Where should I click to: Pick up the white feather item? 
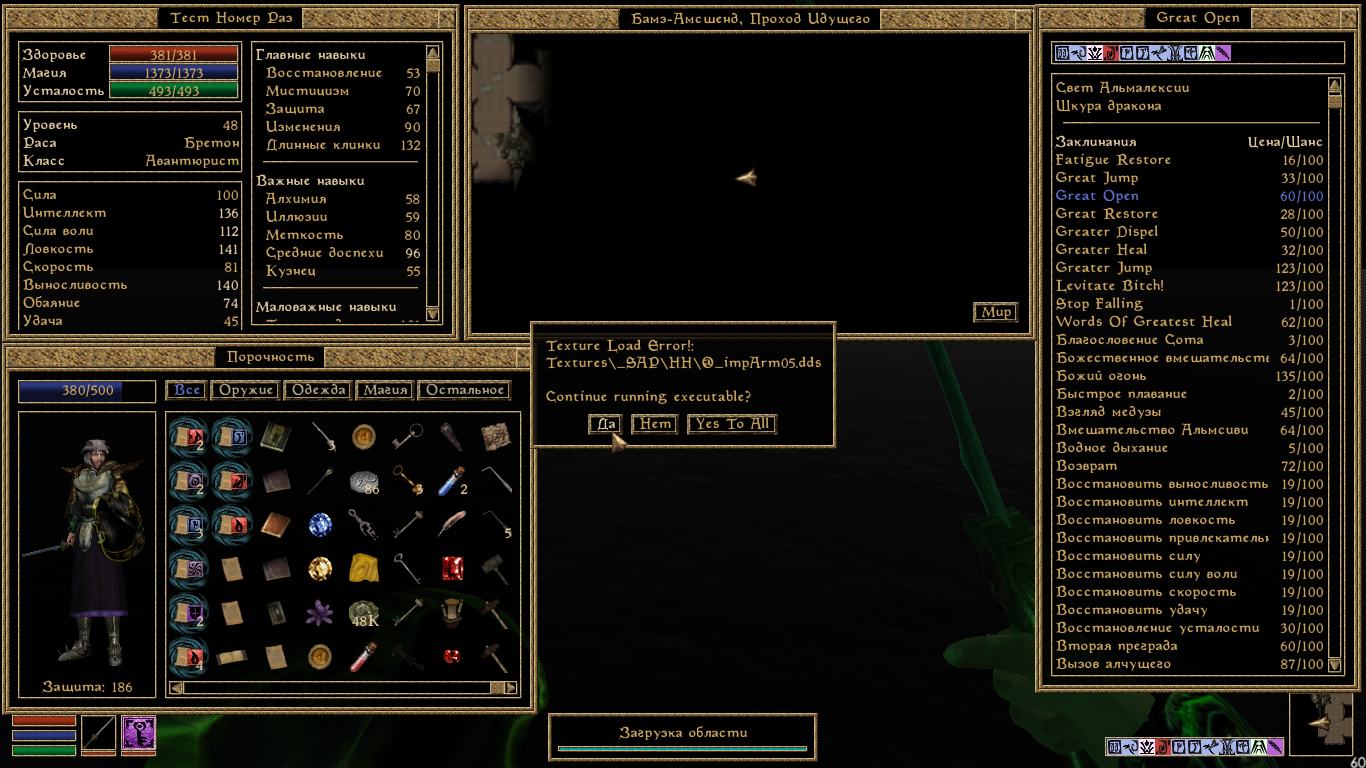452,524
